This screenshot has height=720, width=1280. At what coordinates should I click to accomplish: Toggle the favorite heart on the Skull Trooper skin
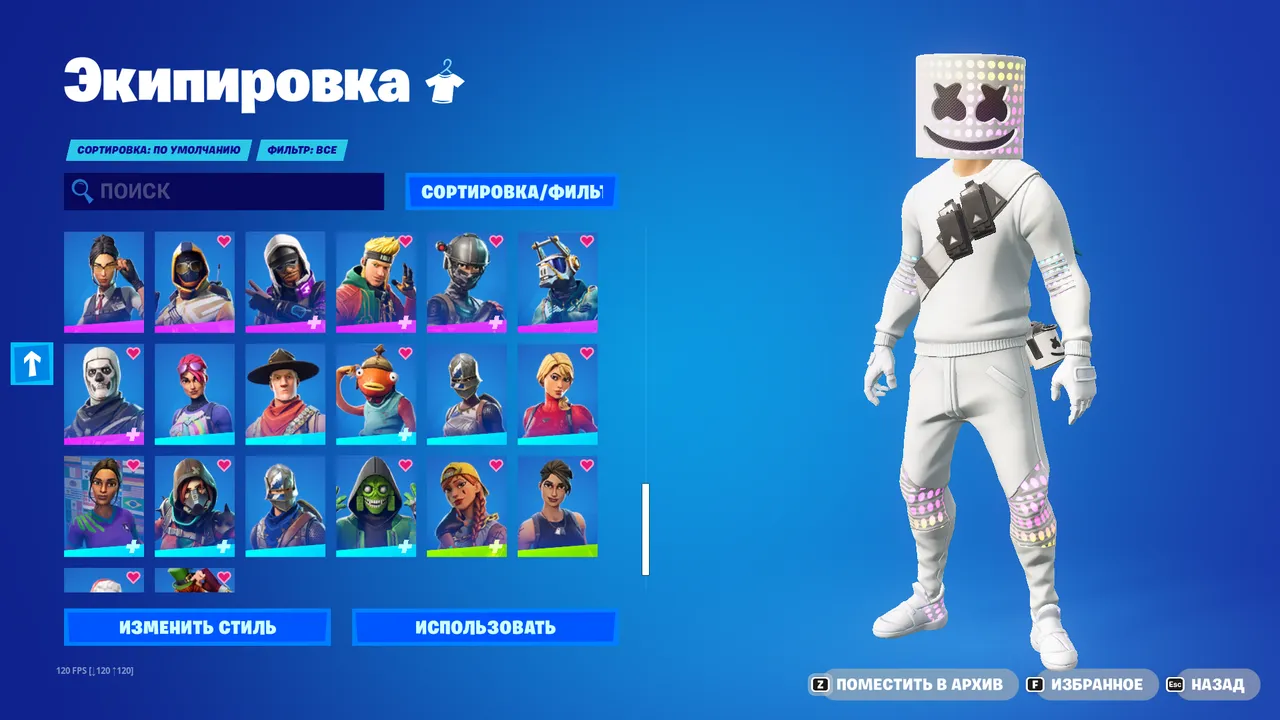pyautogui.click(x=133, y=355)
